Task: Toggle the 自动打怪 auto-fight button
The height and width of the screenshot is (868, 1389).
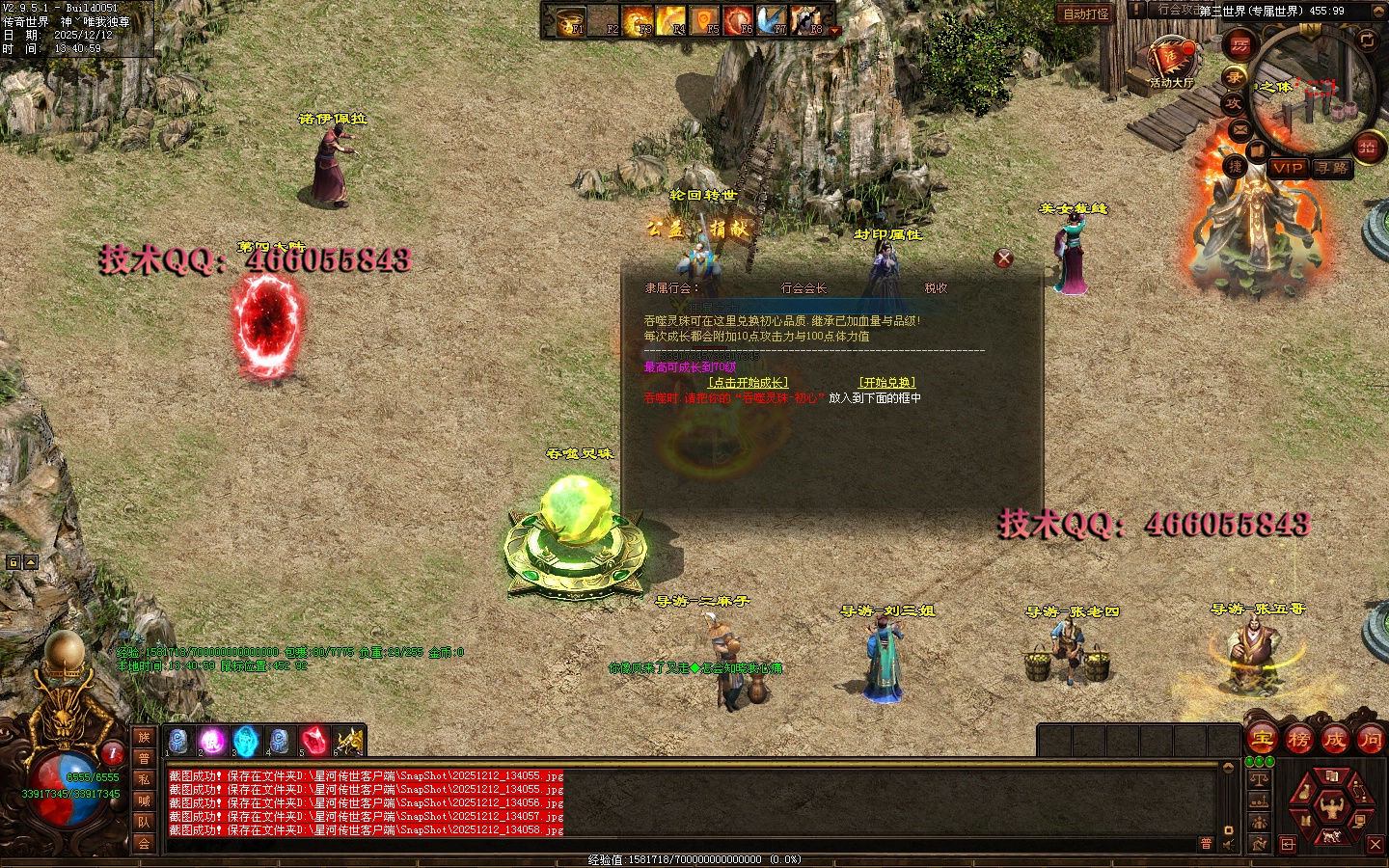Action: [1086, 14]
